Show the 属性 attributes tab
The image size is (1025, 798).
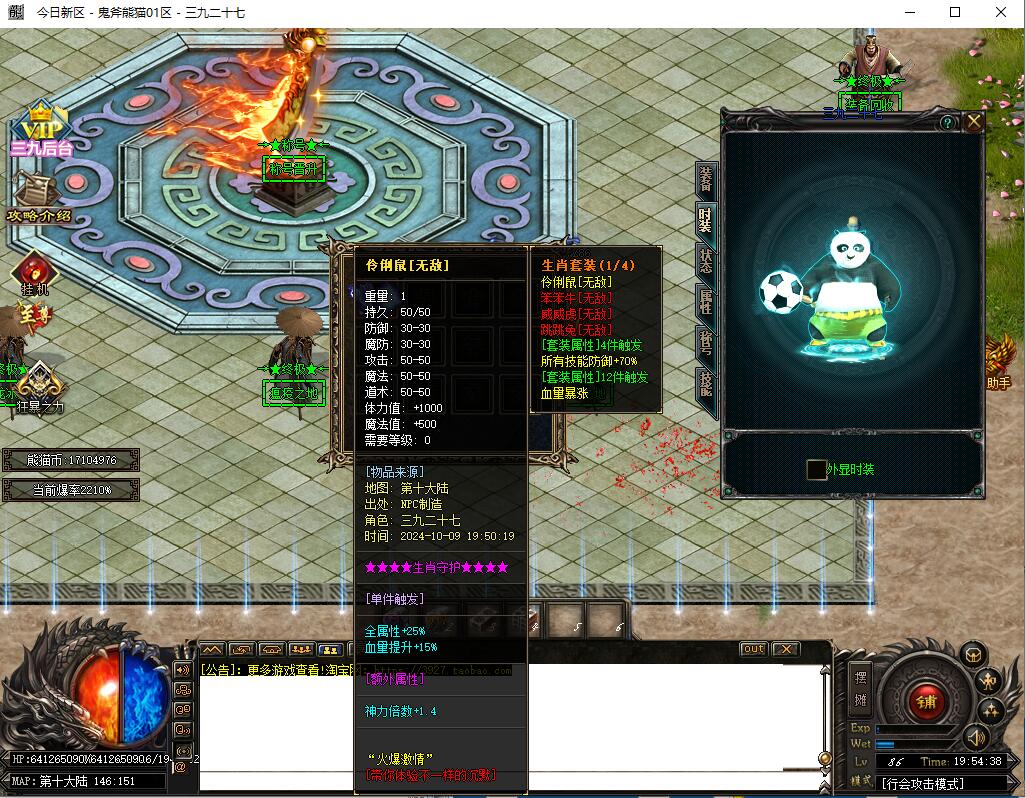[x=705, y=303]
